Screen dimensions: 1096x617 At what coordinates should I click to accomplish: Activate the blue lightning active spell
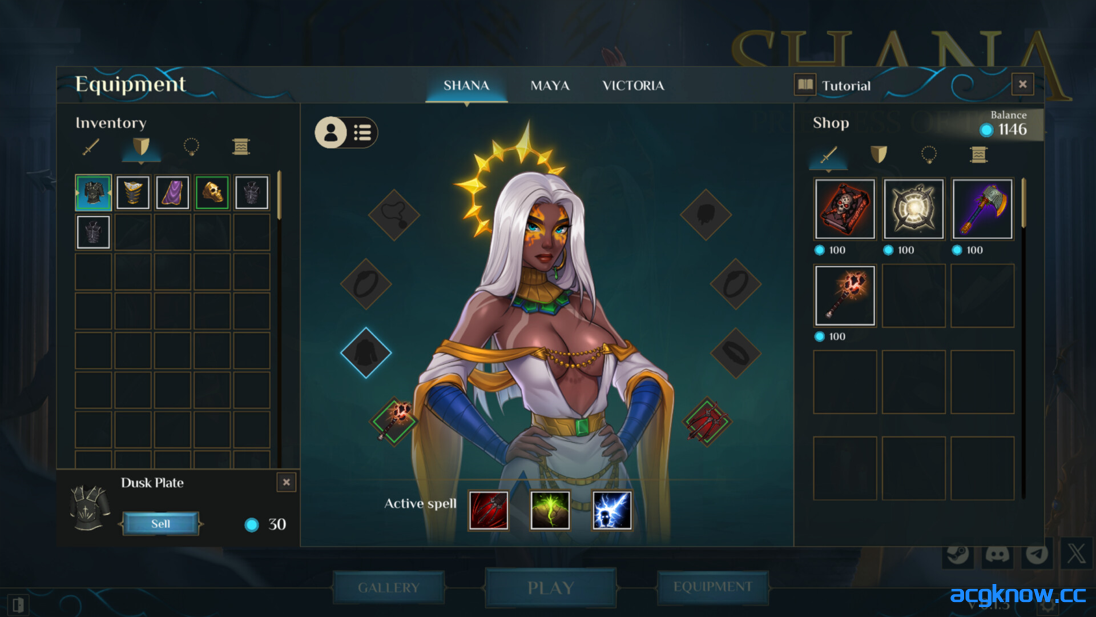(x=611, y=510)
